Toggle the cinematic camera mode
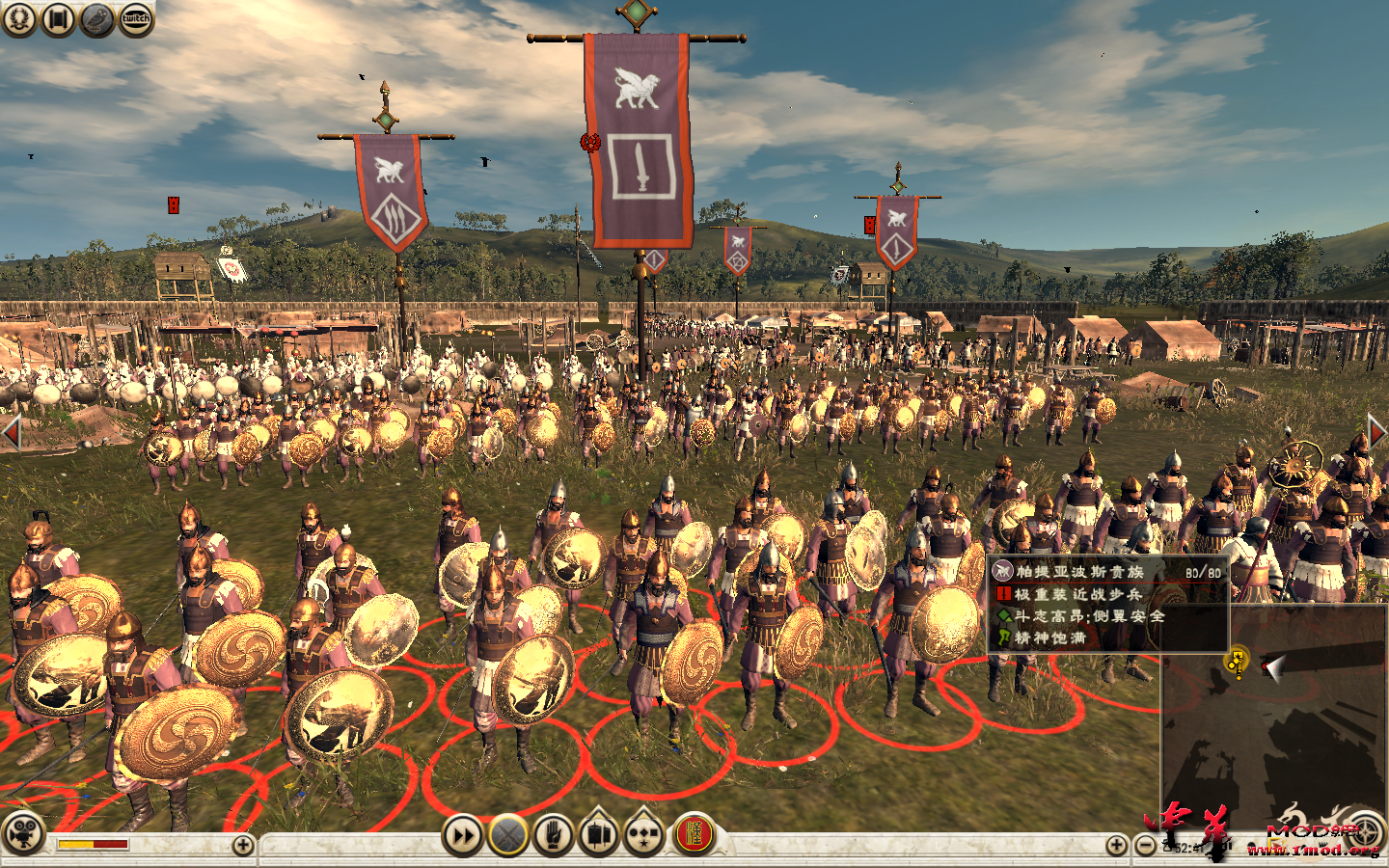 23,835
